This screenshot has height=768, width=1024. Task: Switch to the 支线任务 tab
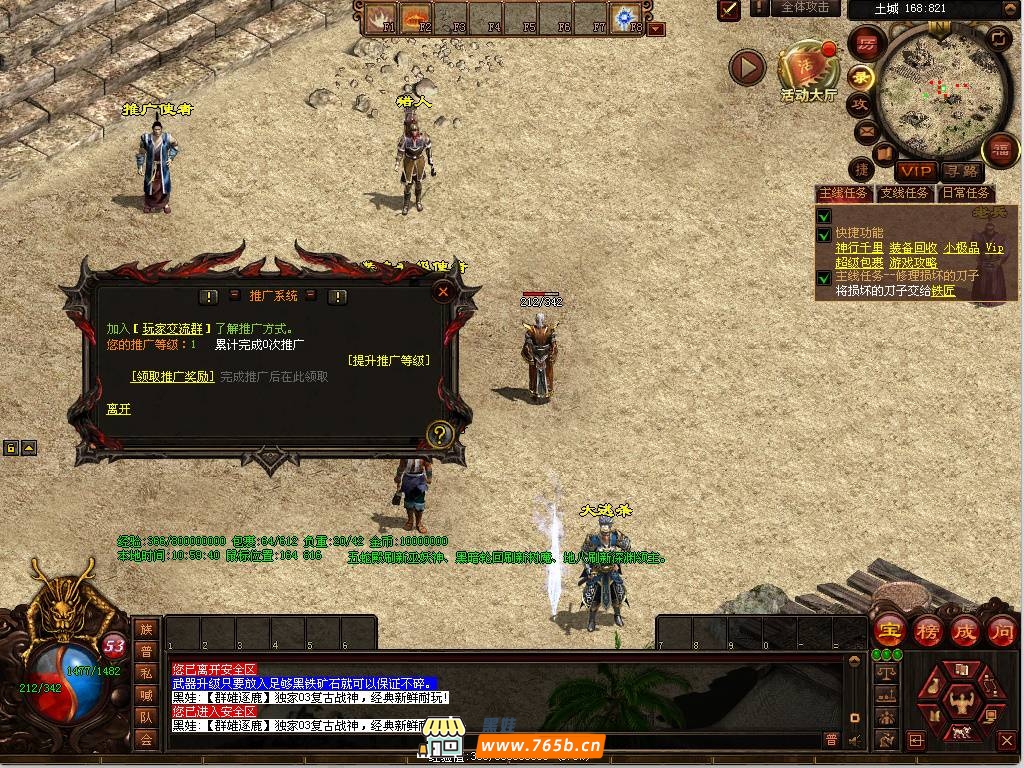tap(904, 193)
